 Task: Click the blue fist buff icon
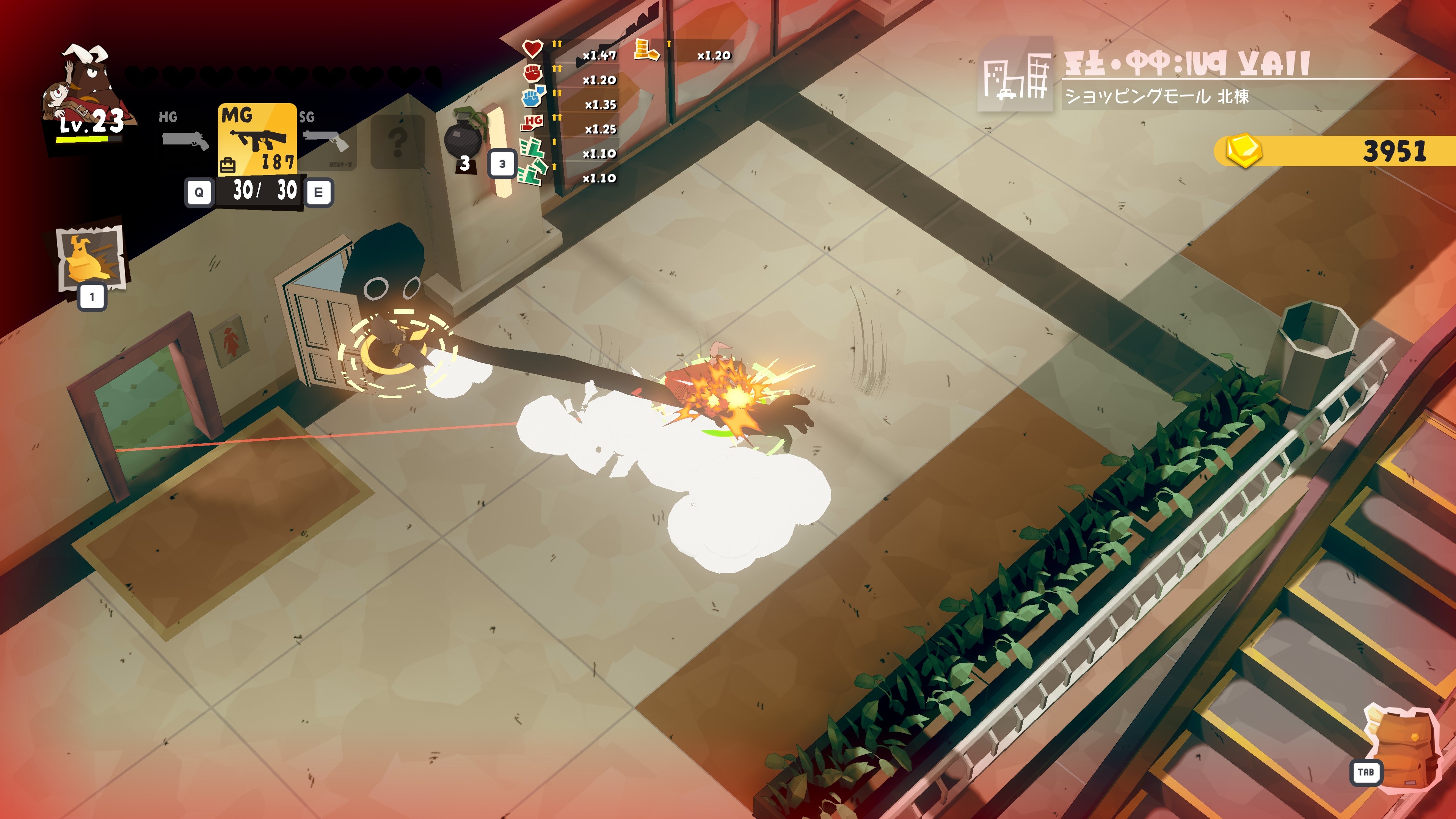pyautogui.click(x=532, y=97)
